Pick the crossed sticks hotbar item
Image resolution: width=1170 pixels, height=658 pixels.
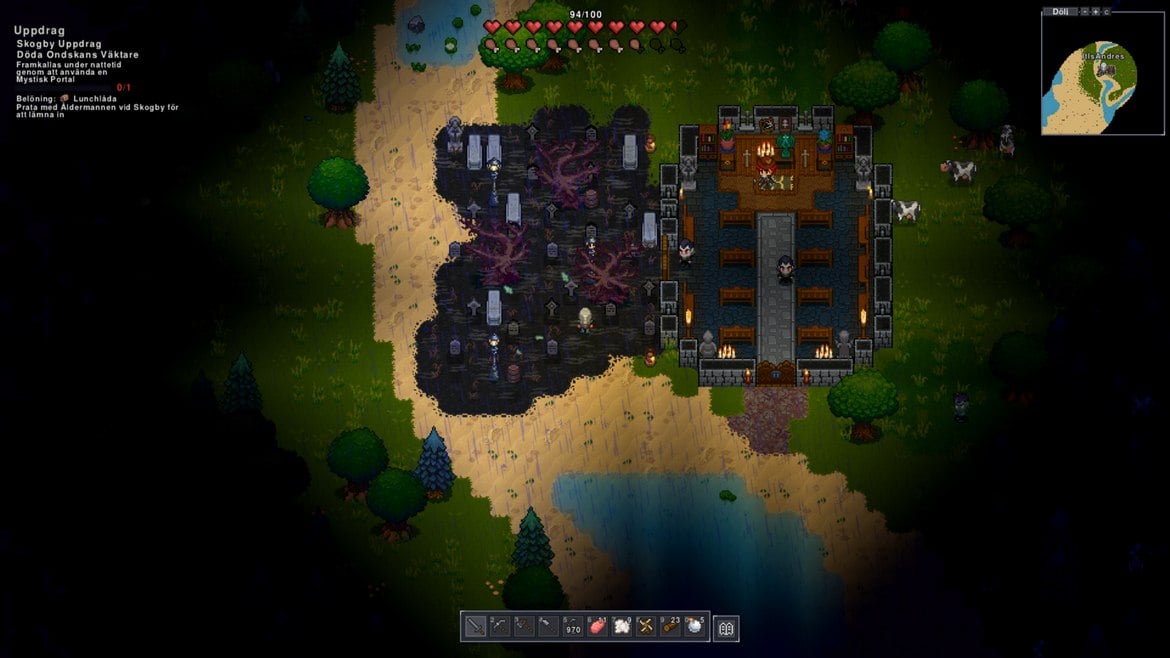646,626
